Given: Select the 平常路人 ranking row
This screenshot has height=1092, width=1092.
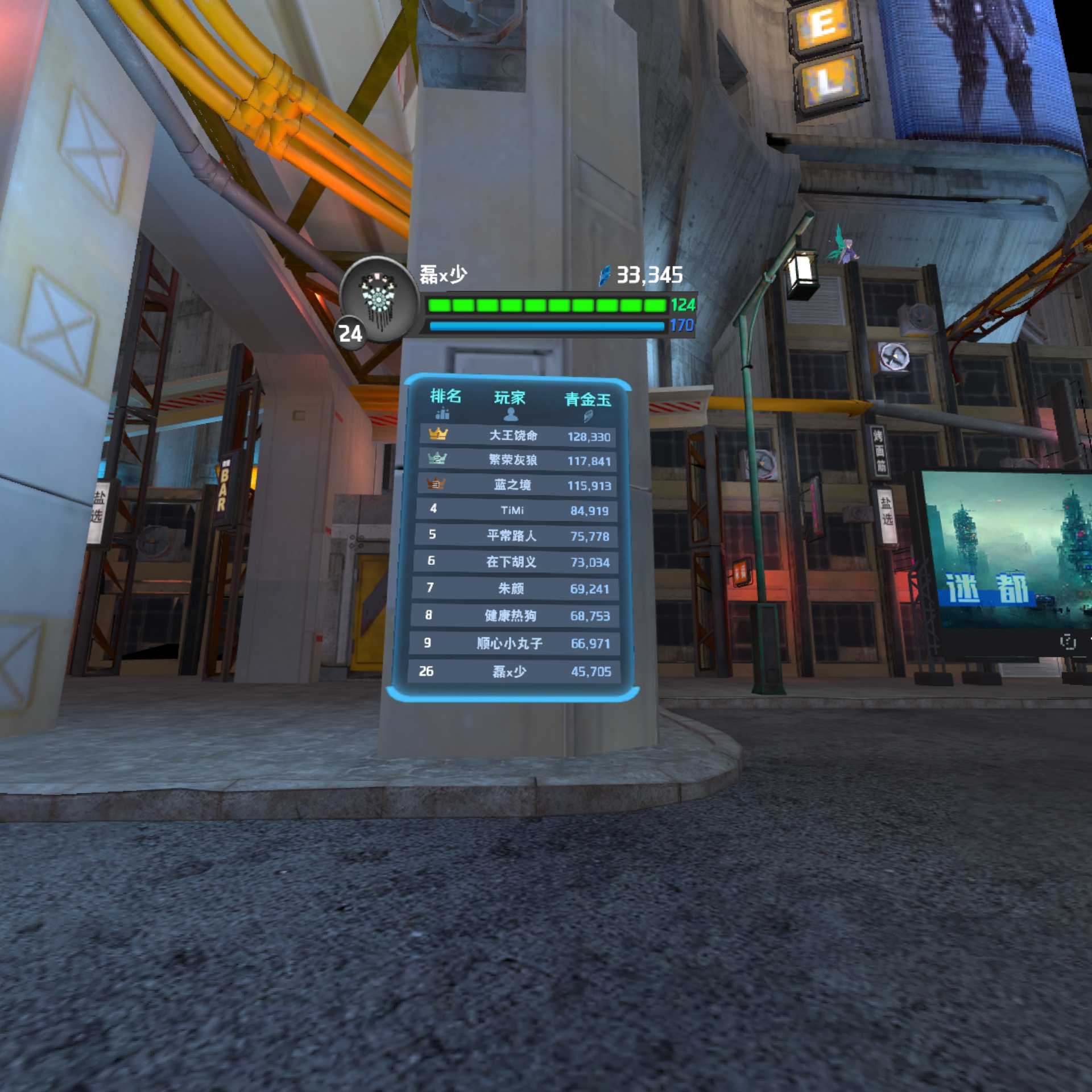Looking at the screenshot, I should tap(515, 536).
